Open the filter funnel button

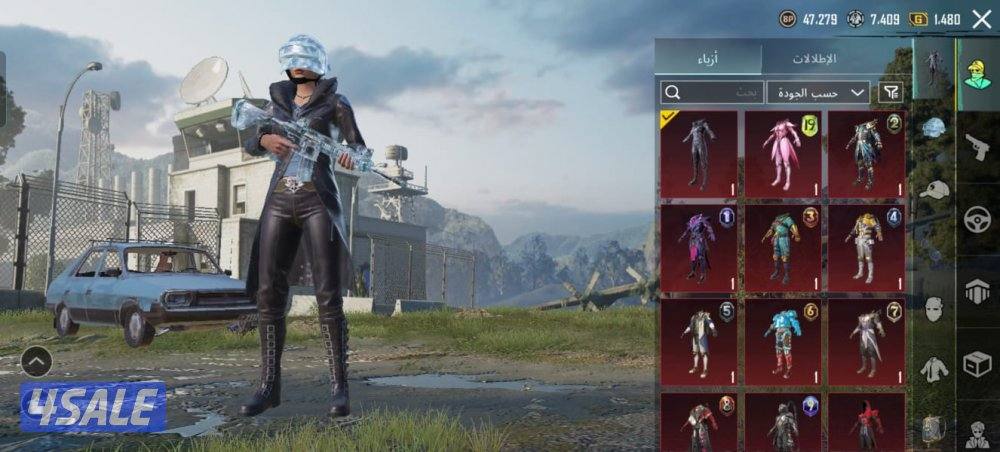(889, 92)
